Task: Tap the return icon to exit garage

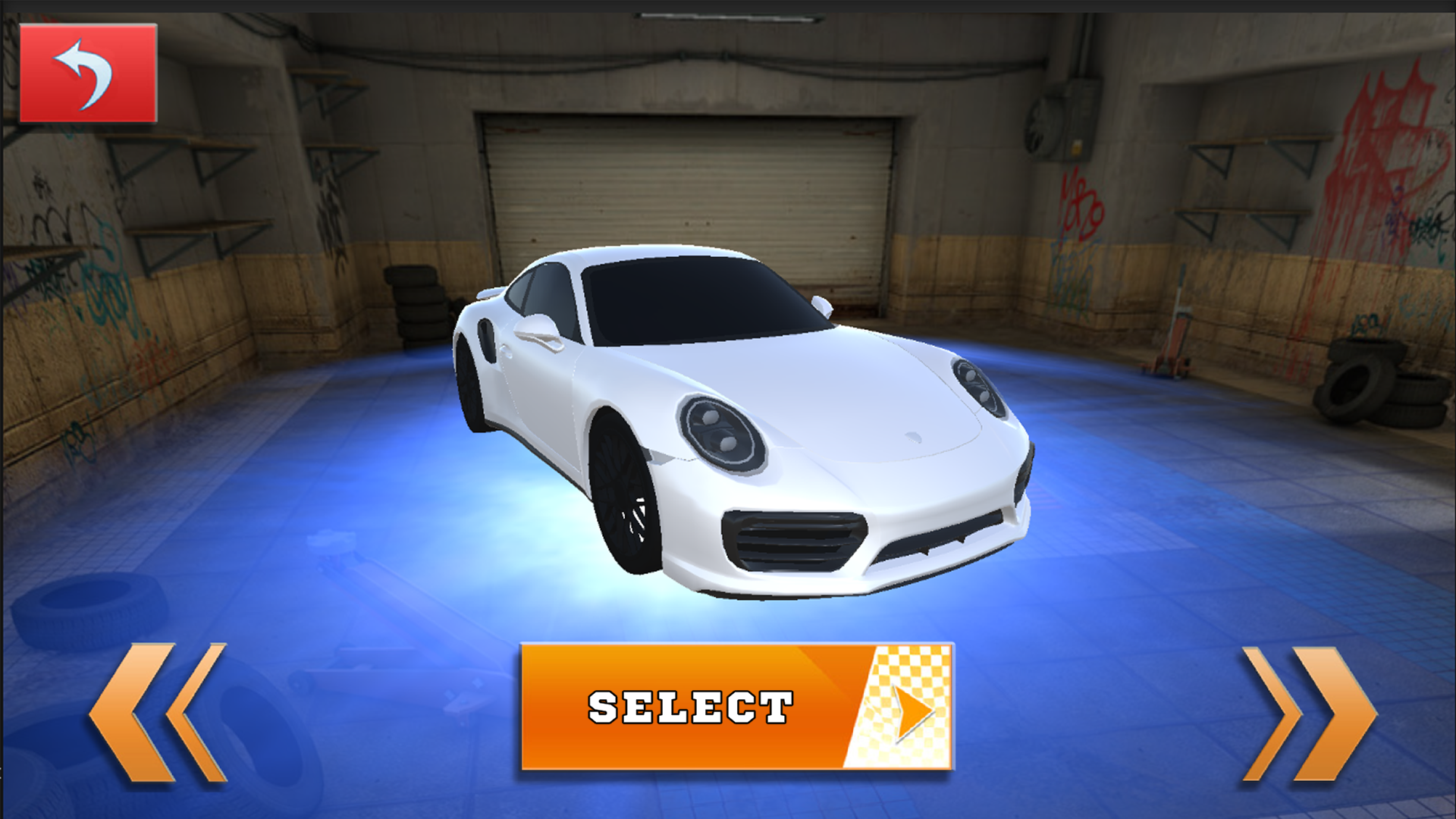Action: [x=89, y=72]
